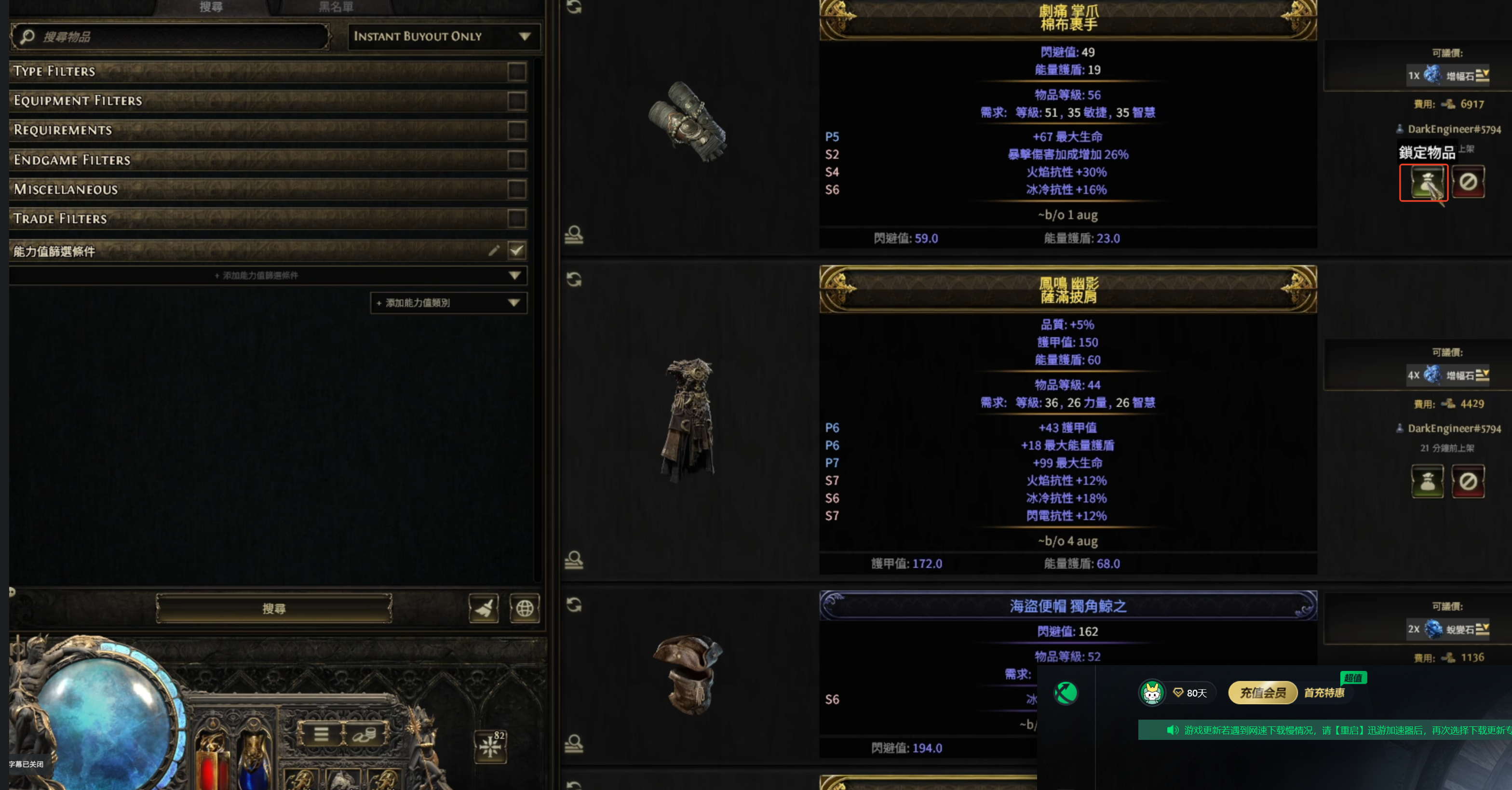
Task: Buy the 1x 增幅石 gloves with the green bag button
Action: [x=1426, y=183]
